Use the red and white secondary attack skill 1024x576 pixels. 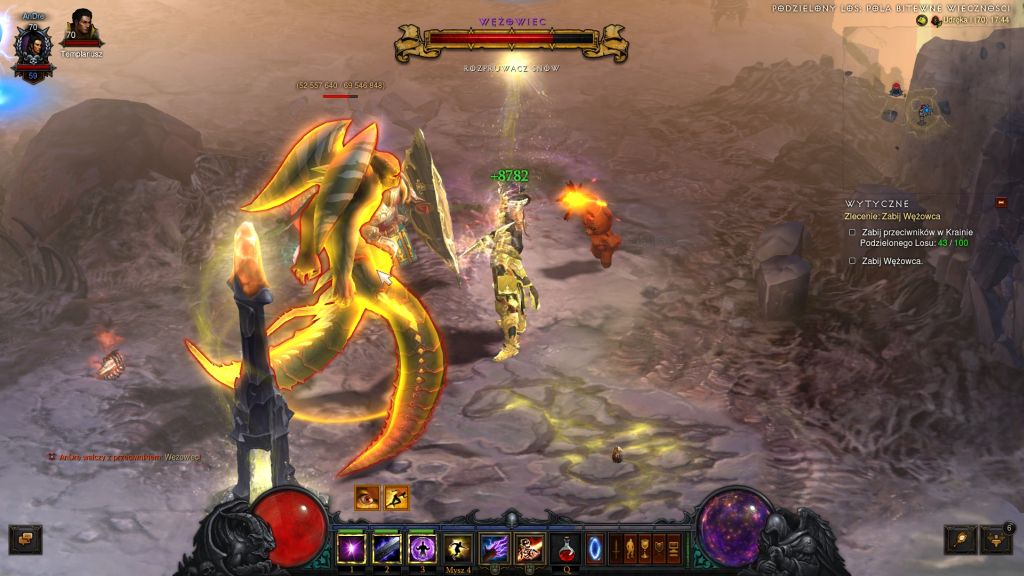tap(529, 548)
